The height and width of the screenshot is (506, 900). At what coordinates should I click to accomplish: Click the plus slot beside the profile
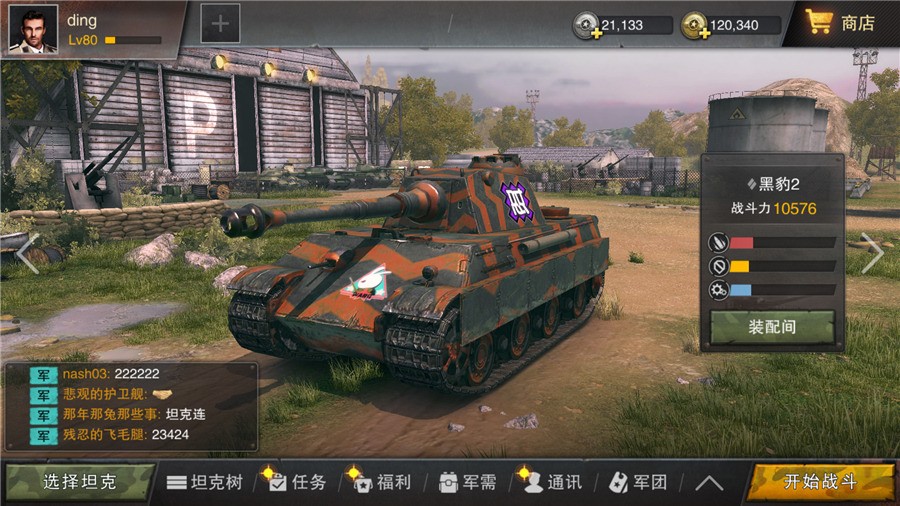pyautogui.click(x=220, y=23)
